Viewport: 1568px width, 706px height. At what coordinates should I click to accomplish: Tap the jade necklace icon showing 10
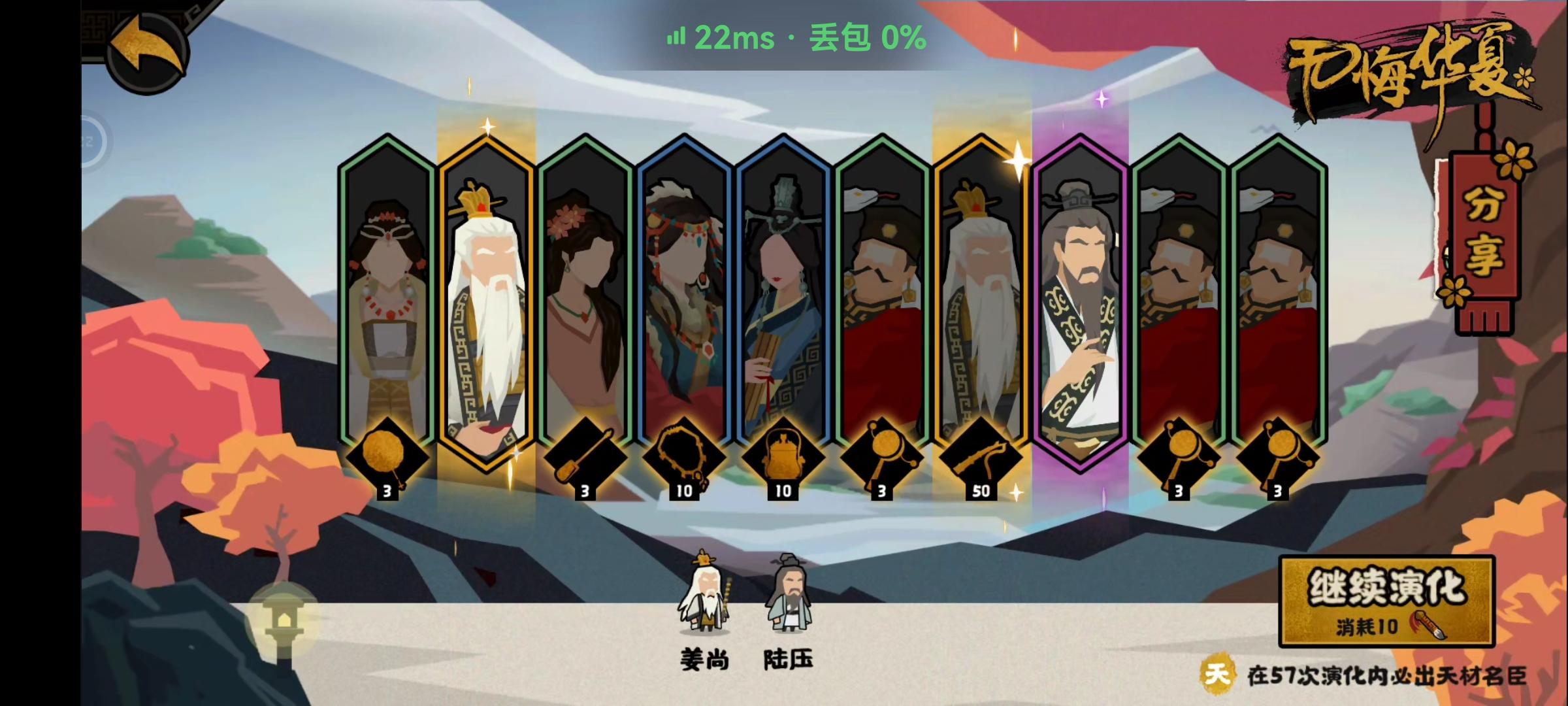[683, 458]
